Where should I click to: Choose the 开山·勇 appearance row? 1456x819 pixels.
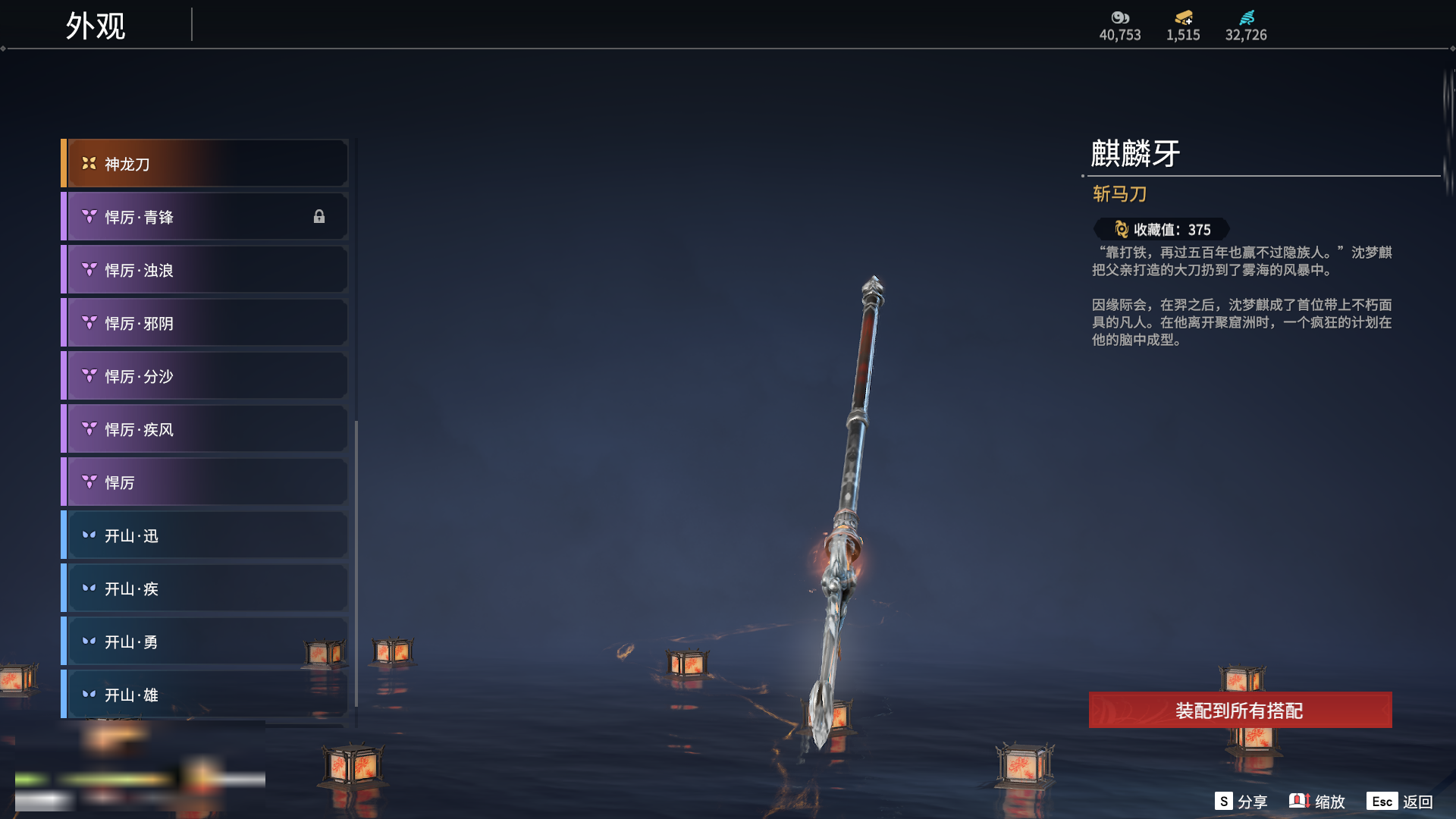pos(205,642)
